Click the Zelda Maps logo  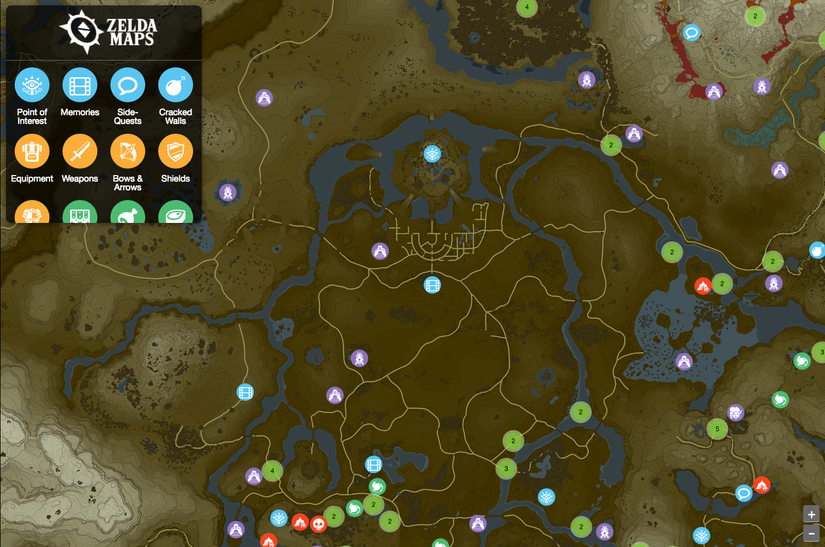[x=102, y=32]
